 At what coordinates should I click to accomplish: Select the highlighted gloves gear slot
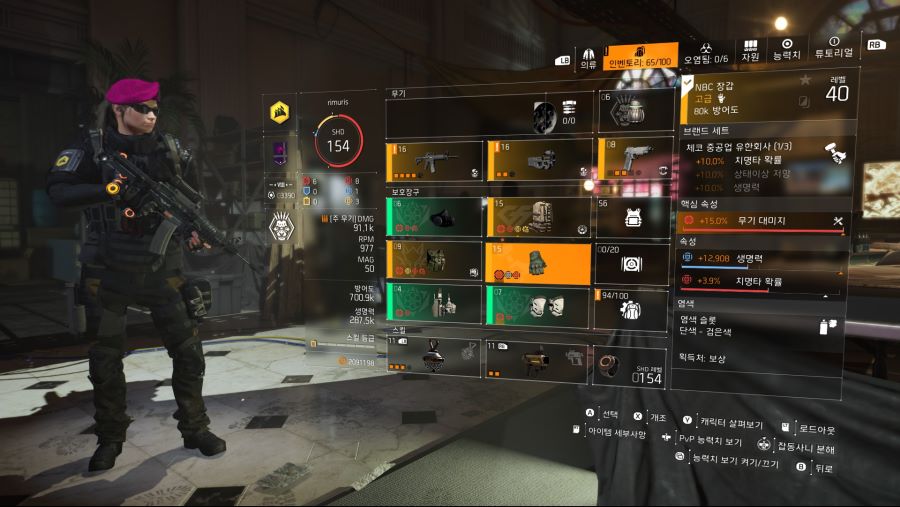537,262
